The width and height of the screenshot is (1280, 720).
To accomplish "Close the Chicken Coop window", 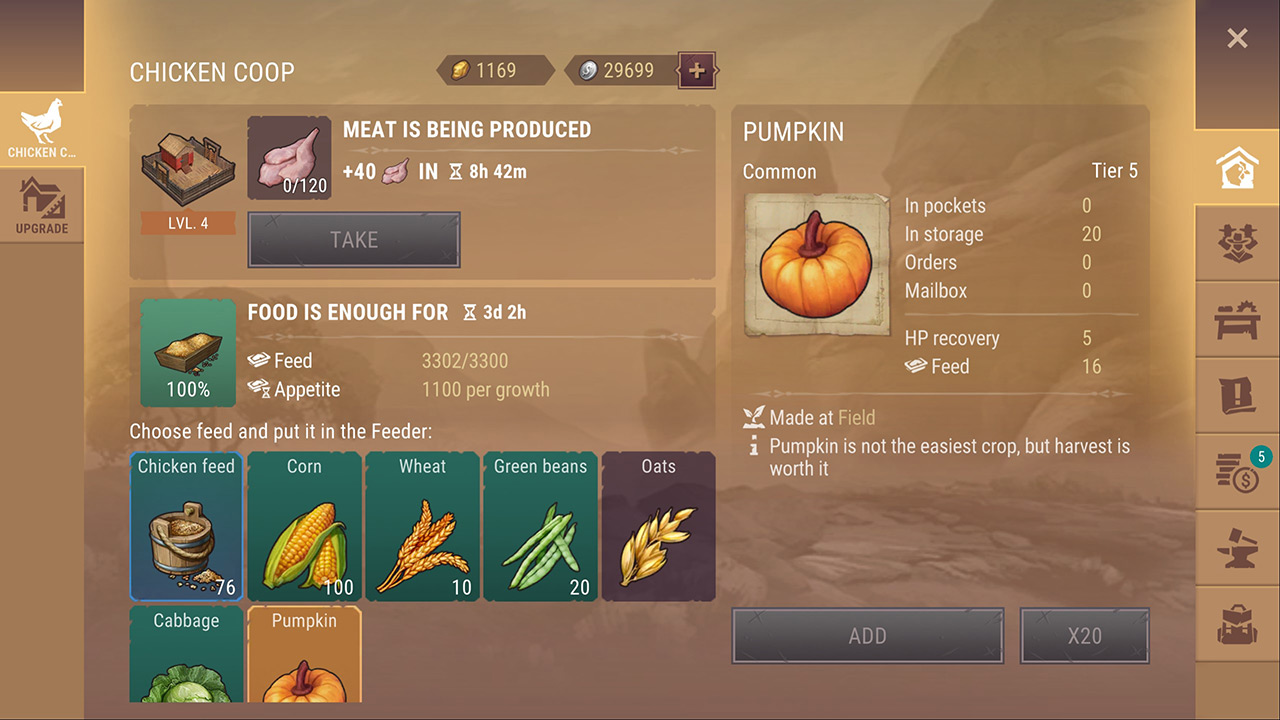I will coord(1237,39).
